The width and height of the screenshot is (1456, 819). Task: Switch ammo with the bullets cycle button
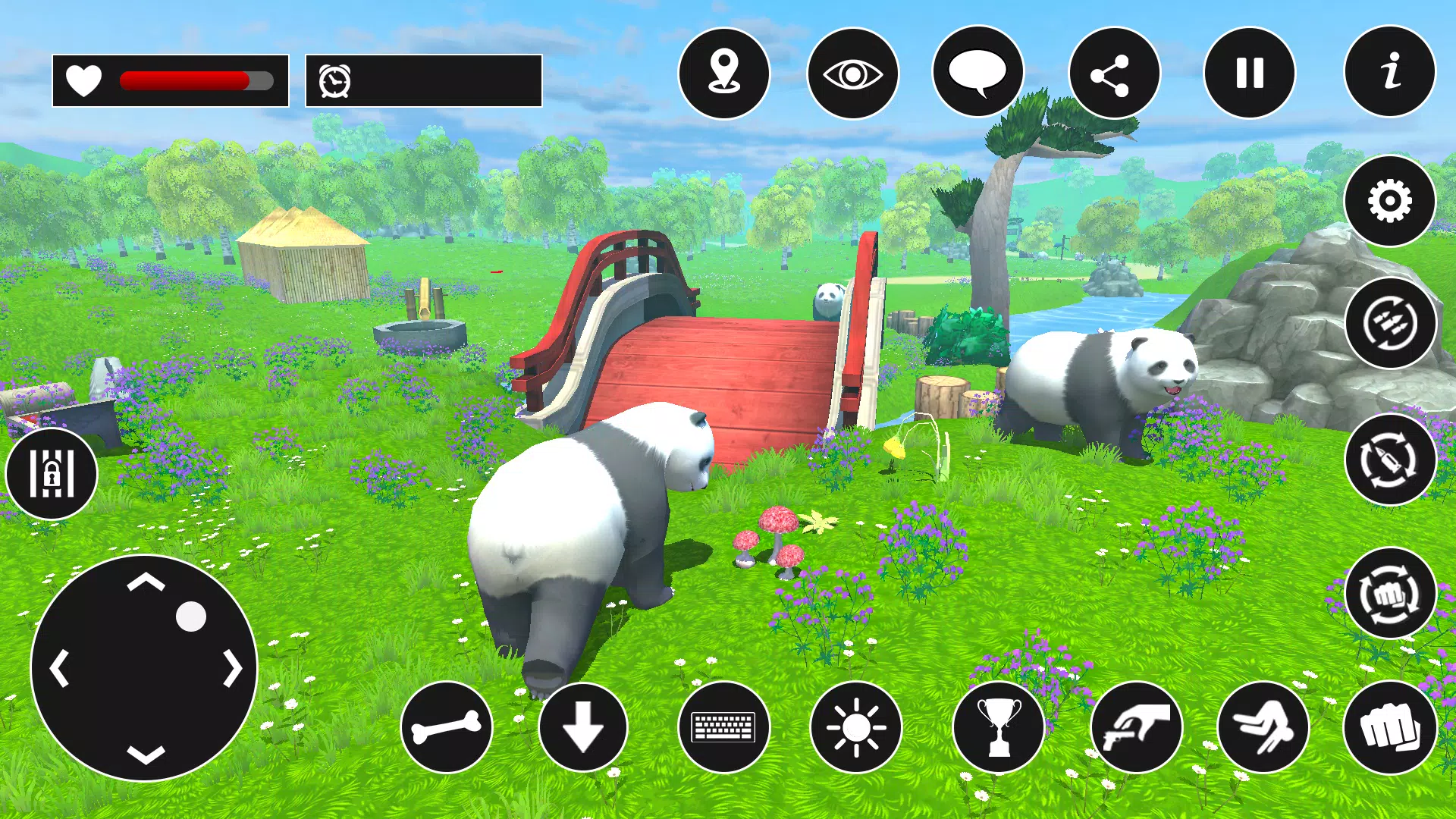1389,324
